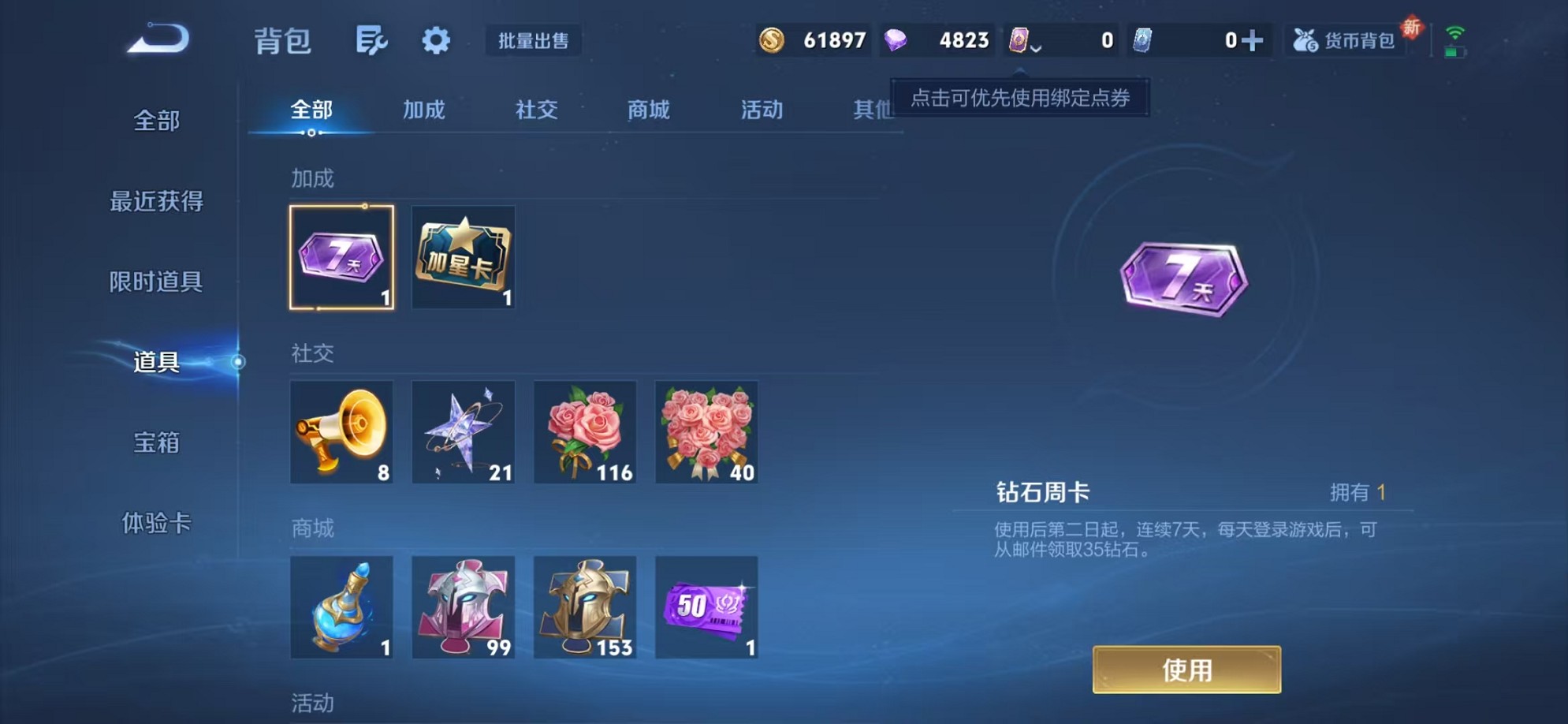
Task: Select the blue potion bottle in 商城 section
Action: pyautogui.click(x=342, y=607)
